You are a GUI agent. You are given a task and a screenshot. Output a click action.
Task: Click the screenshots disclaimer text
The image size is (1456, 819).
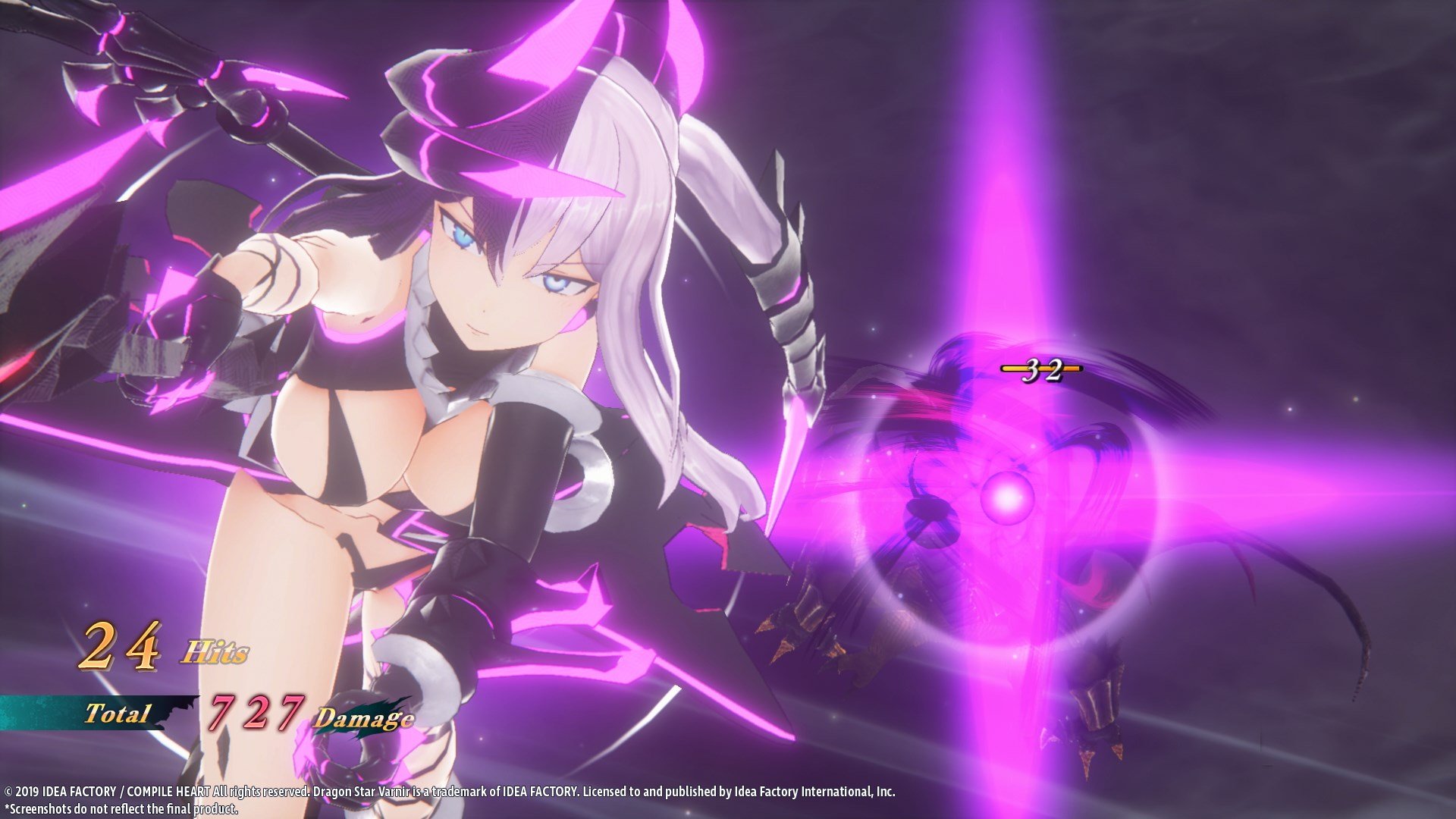coord(121,810)
